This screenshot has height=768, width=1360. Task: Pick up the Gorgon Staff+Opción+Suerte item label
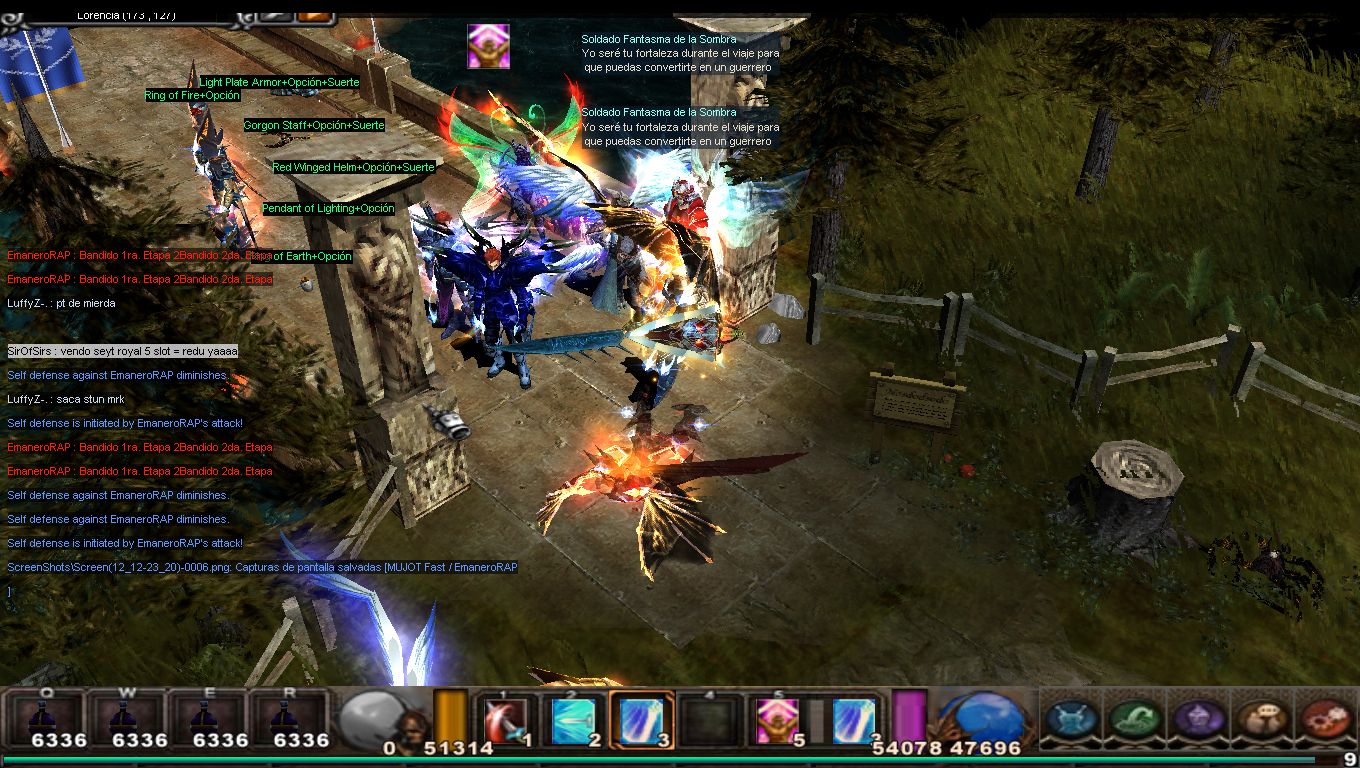tap(314, 126)
